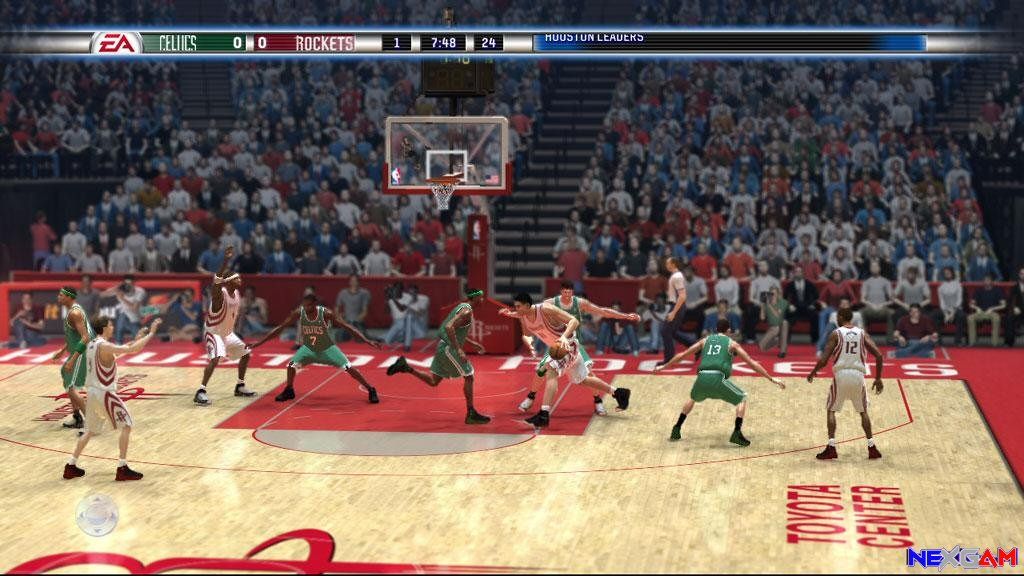
Task: Select the Rockets team name panel
Action: [325, 43]
